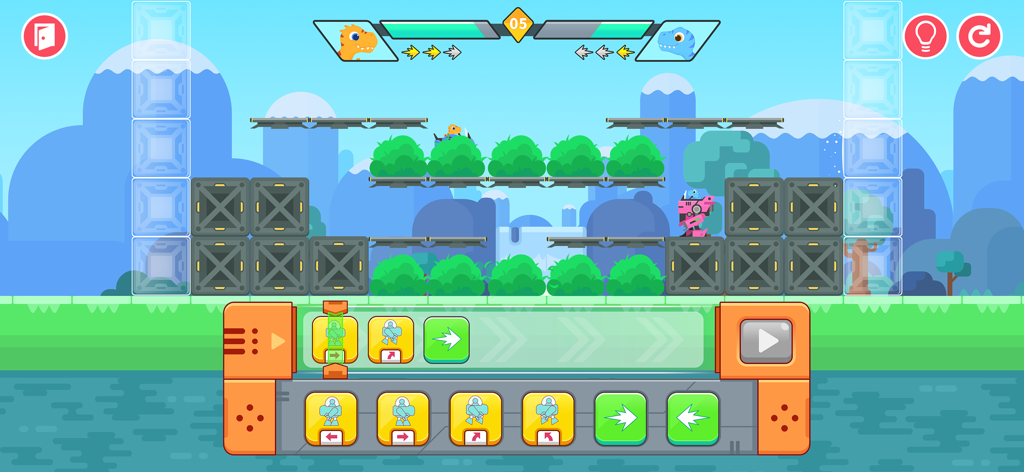The width and height of the screenshot is (1024, 472).
Task: Select the jump up-left robot command
Action: 548,418
